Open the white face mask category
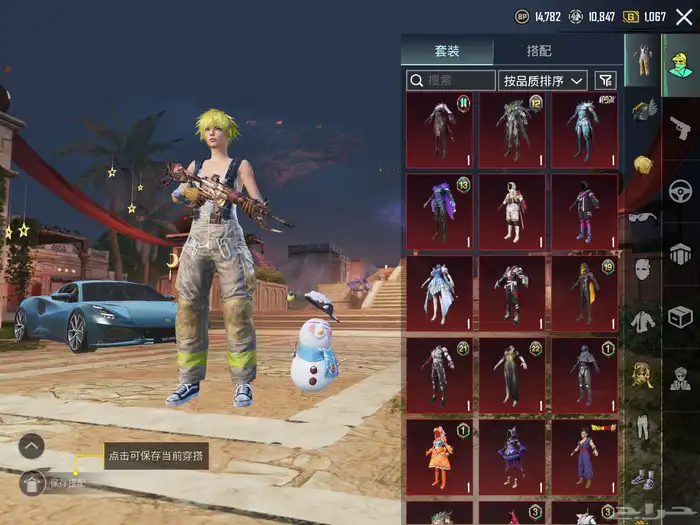The height and width of the screenshot is (525, 700). (642, 270)
